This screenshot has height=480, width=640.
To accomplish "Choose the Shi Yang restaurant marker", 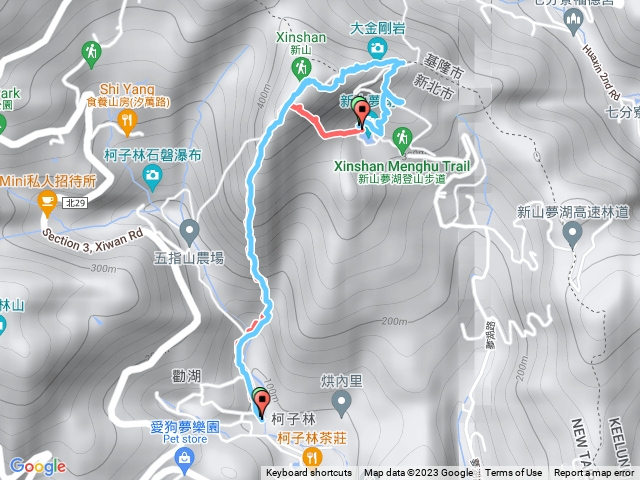I will tap(126, 122).
